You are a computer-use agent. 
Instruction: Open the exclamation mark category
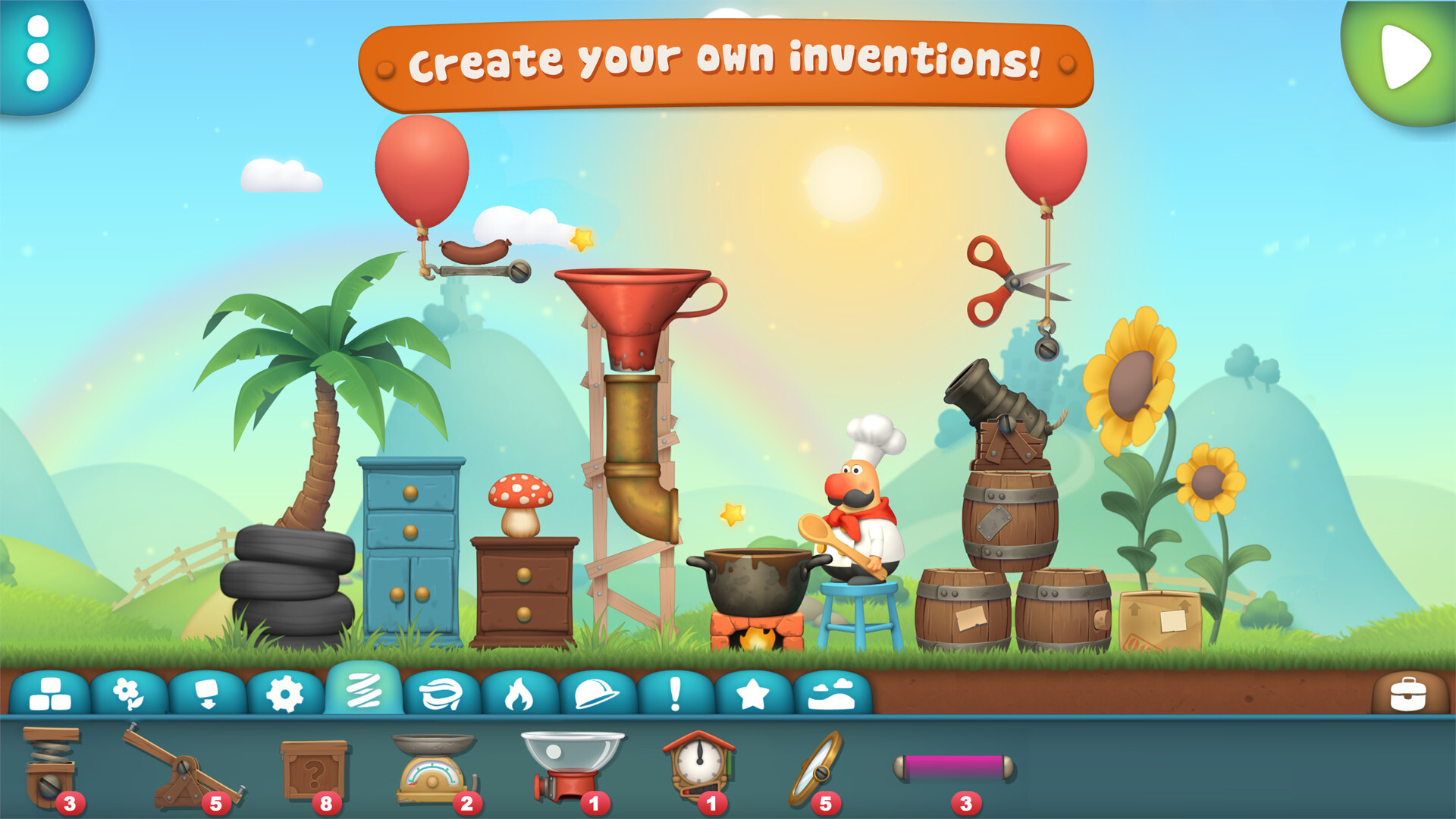675,694
